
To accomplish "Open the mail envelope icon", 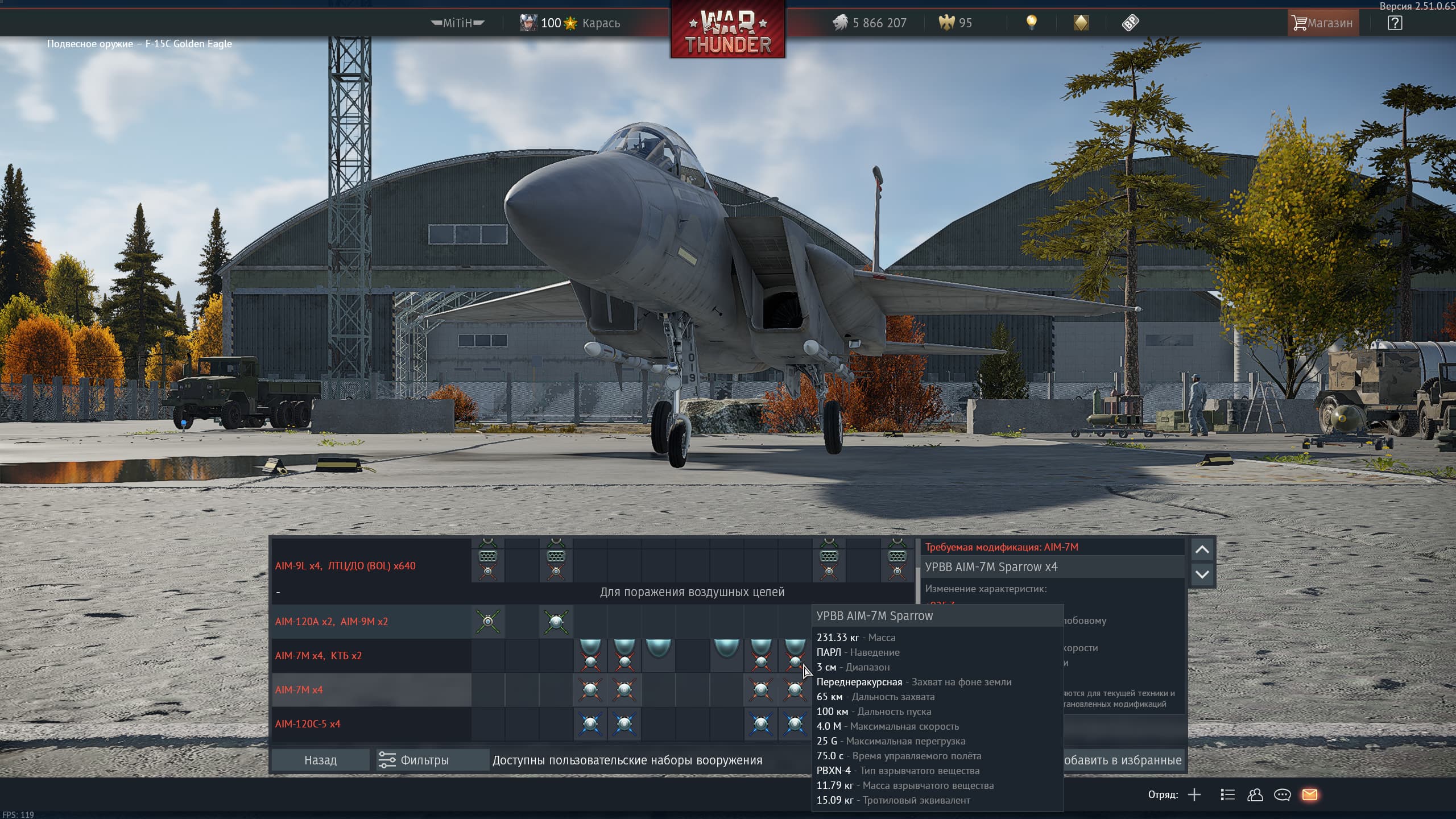I will point(1310,795).
